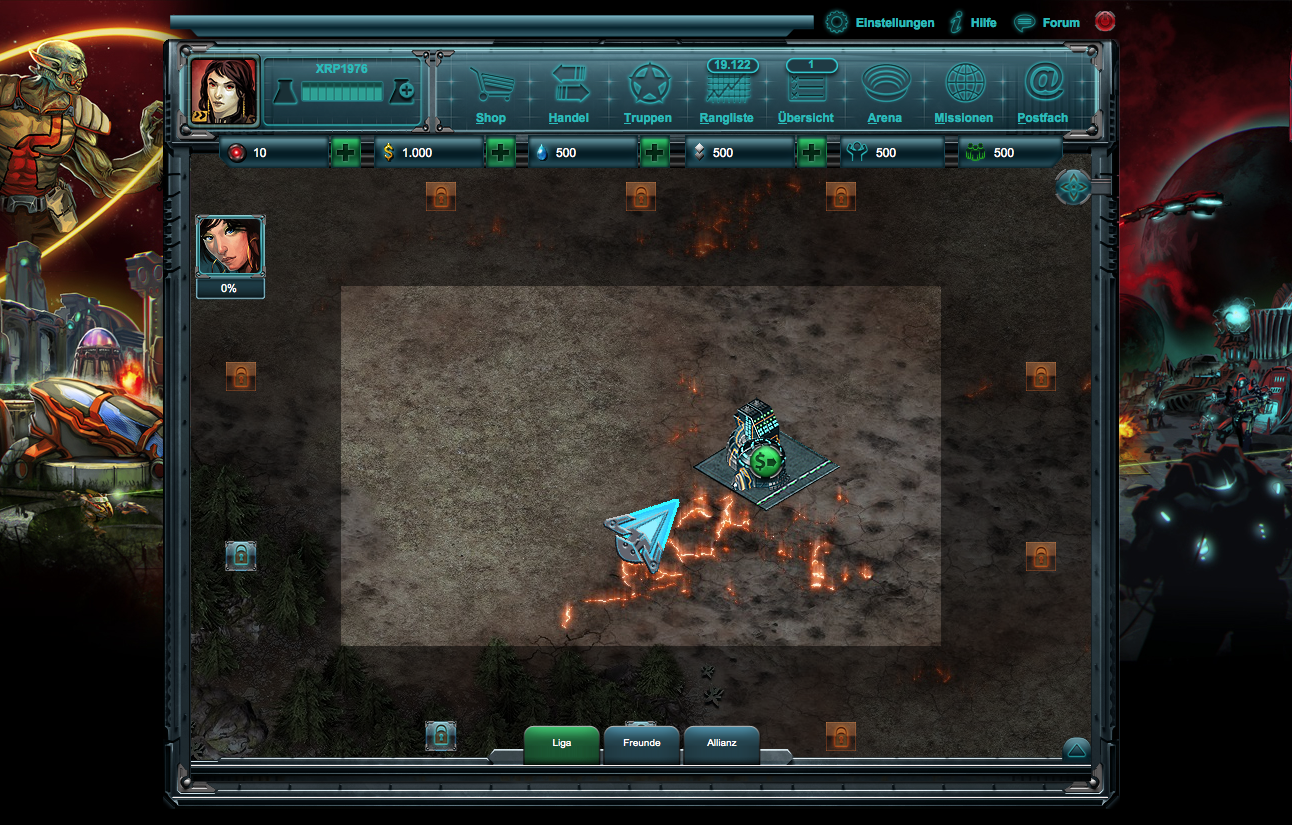Open the avatar progress details under the portrait

230,289
